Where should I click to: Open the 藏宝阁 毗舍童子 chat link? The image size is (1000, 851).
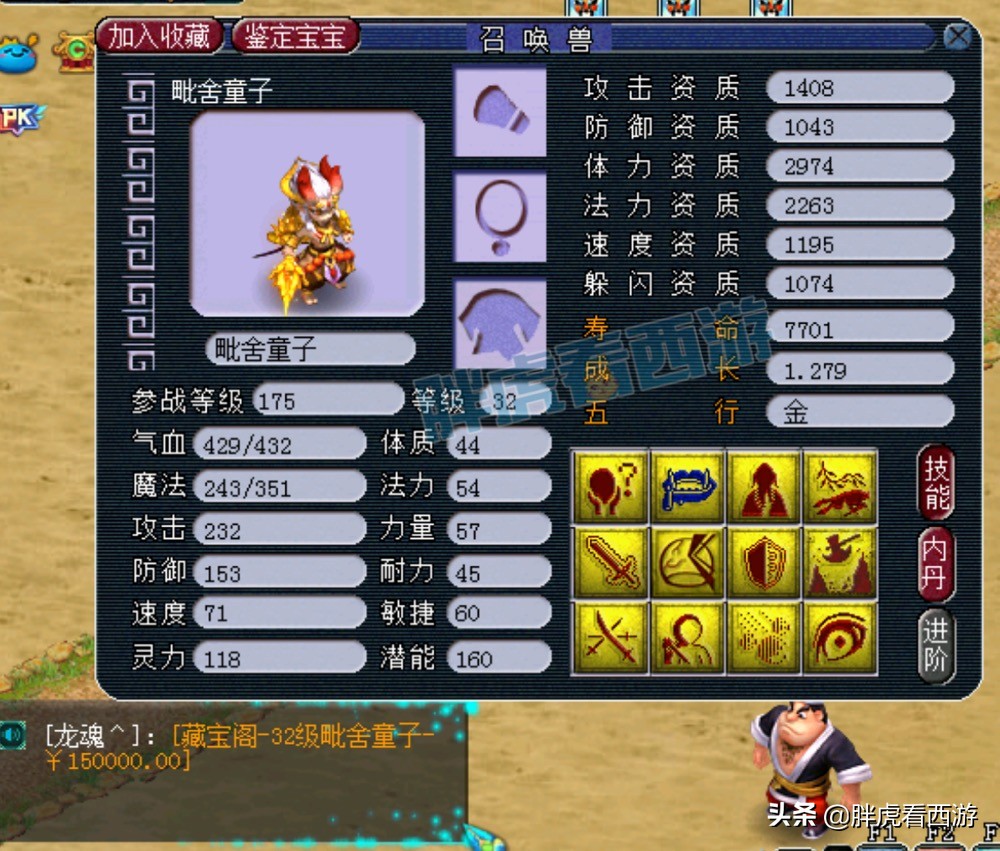coord(300,737)
